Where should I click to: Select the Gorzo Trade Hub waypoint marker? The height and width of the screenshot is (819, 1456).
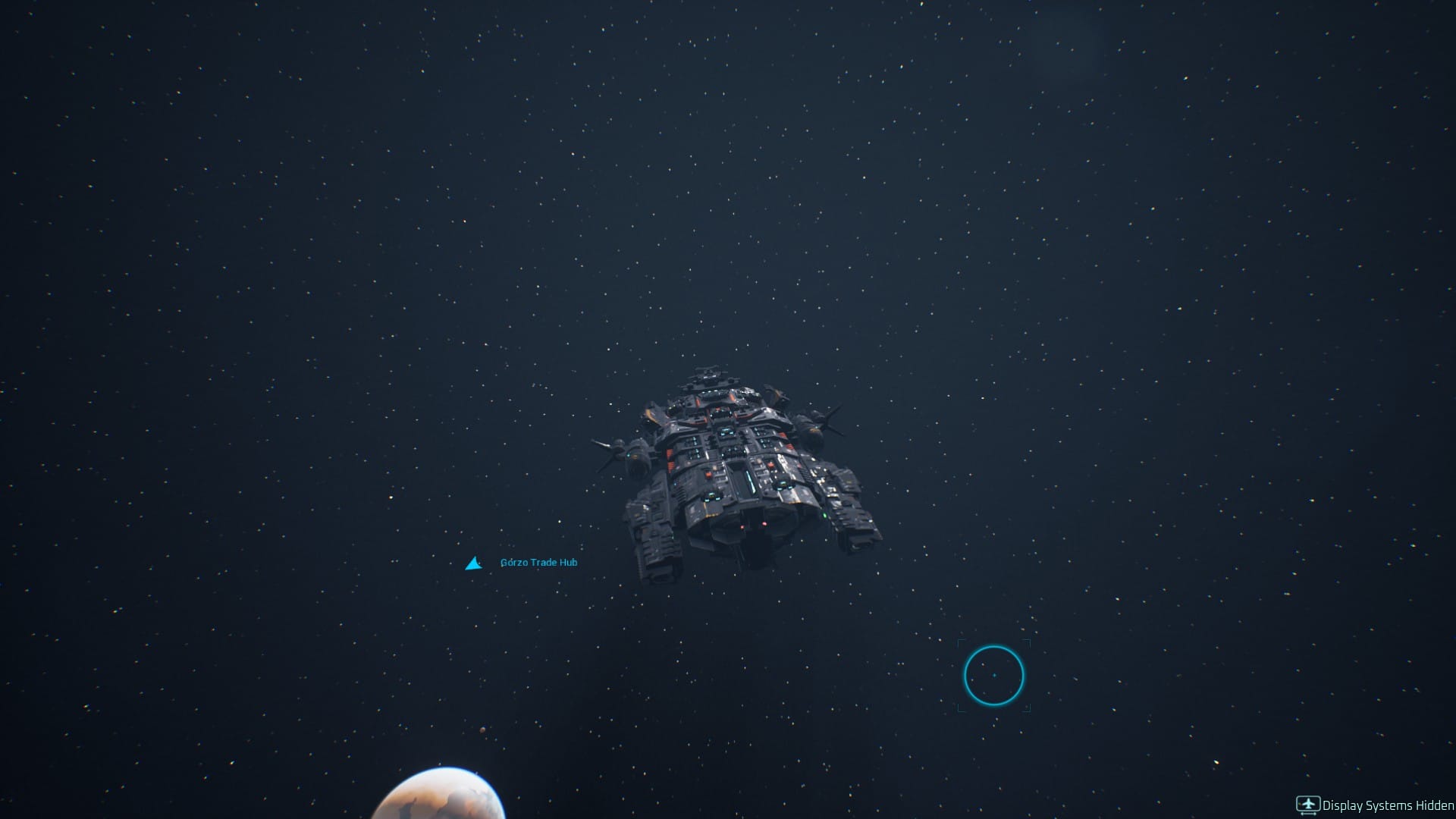[473, 563]
